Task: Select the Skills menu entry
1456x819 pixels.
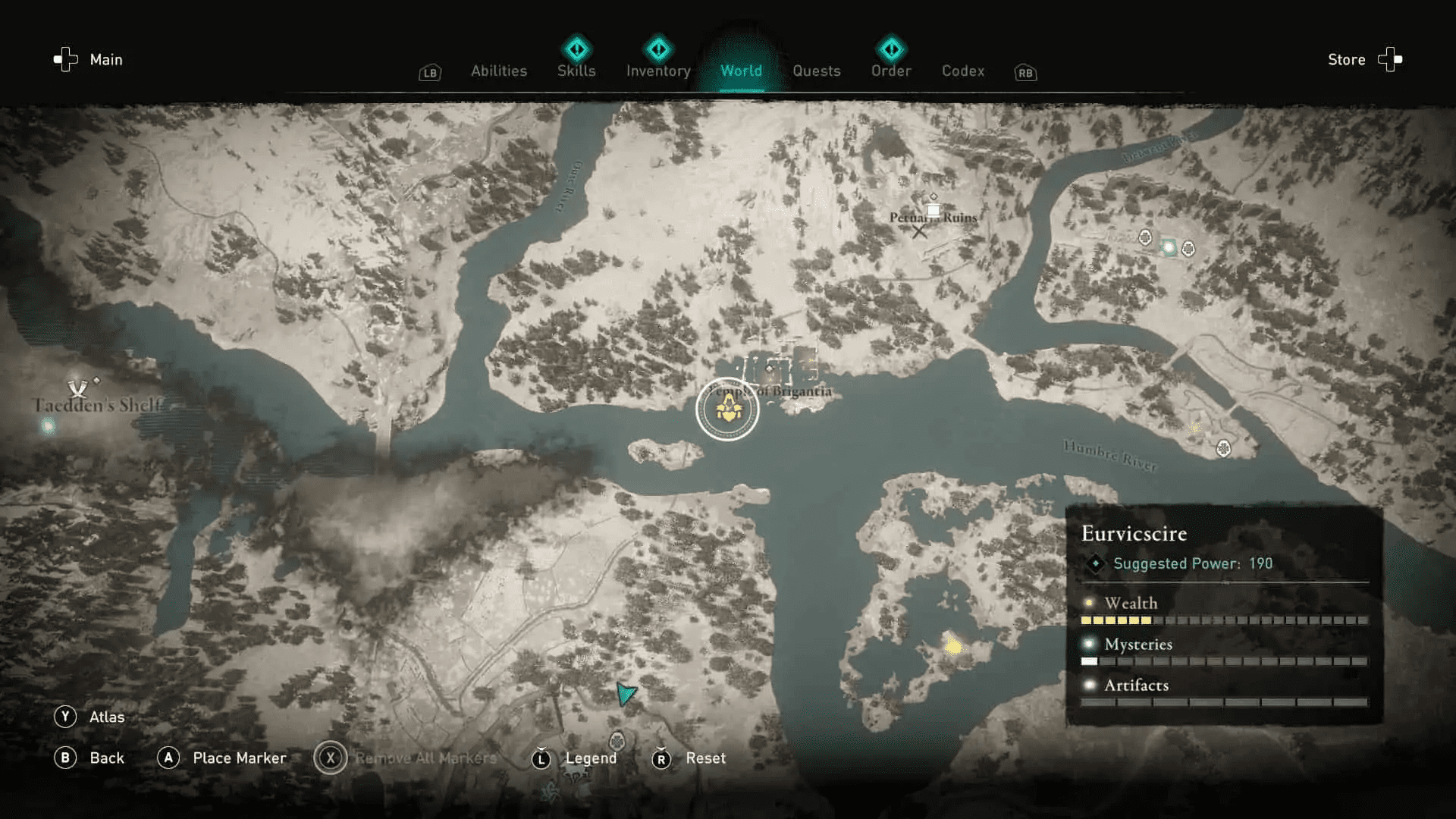Action: (x=576, y=71)
